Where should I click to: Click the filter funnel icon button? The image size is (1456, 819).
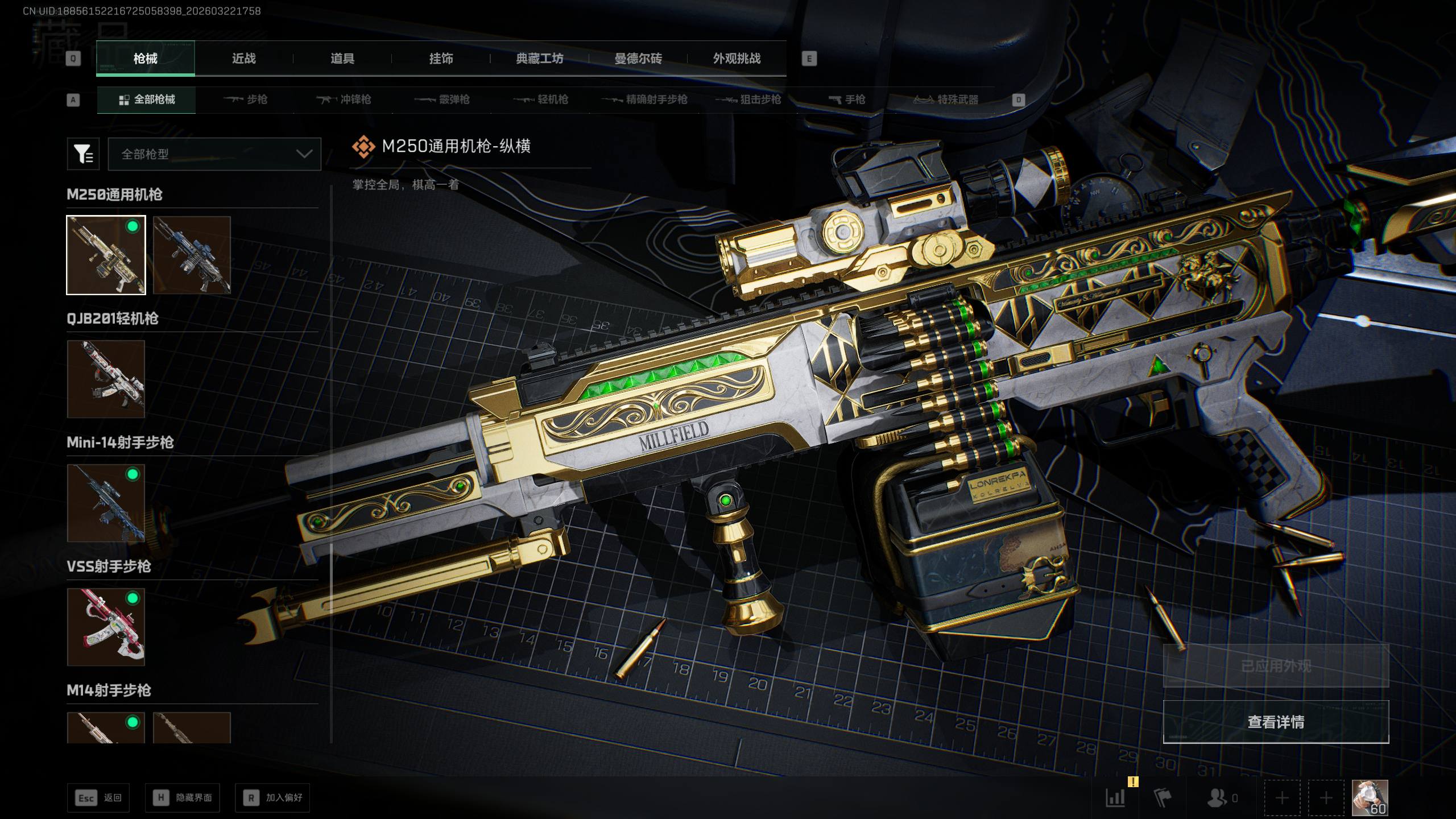[x=83, y=154]
